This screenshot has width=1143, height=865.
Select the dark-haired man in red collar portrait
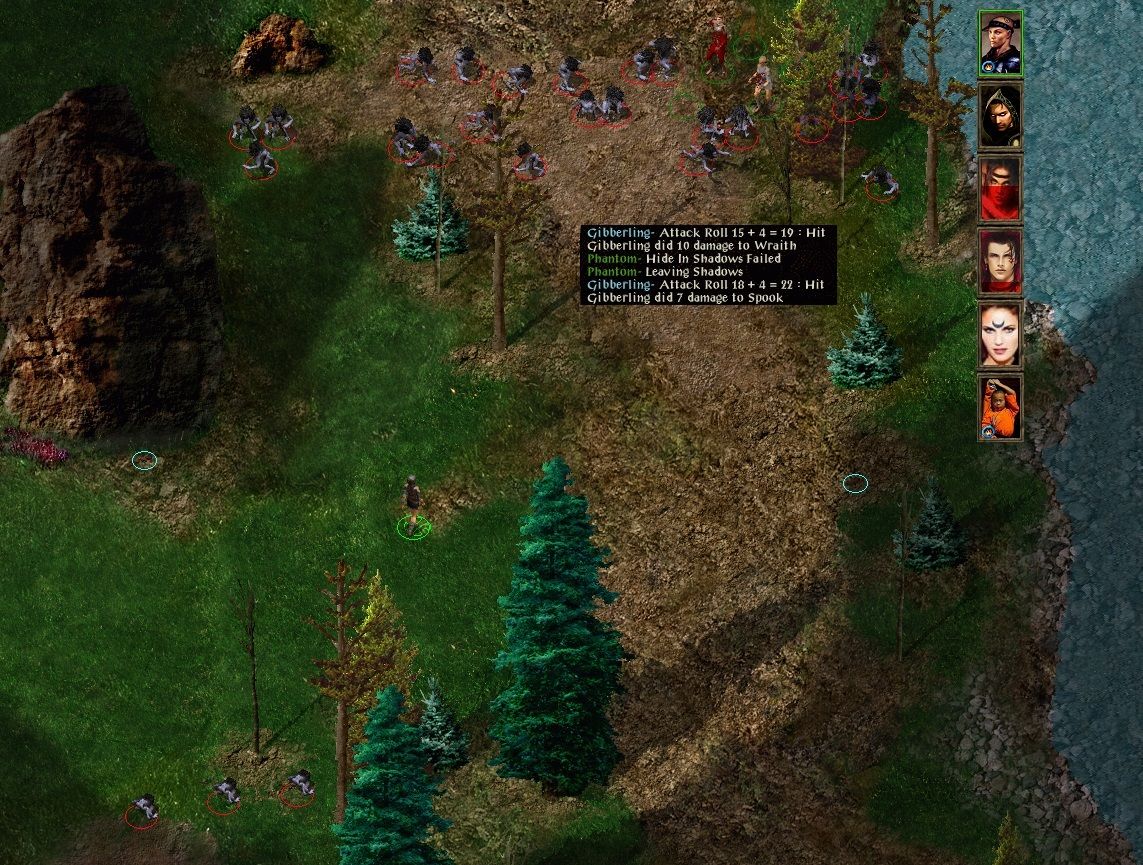pos(1000,262)
